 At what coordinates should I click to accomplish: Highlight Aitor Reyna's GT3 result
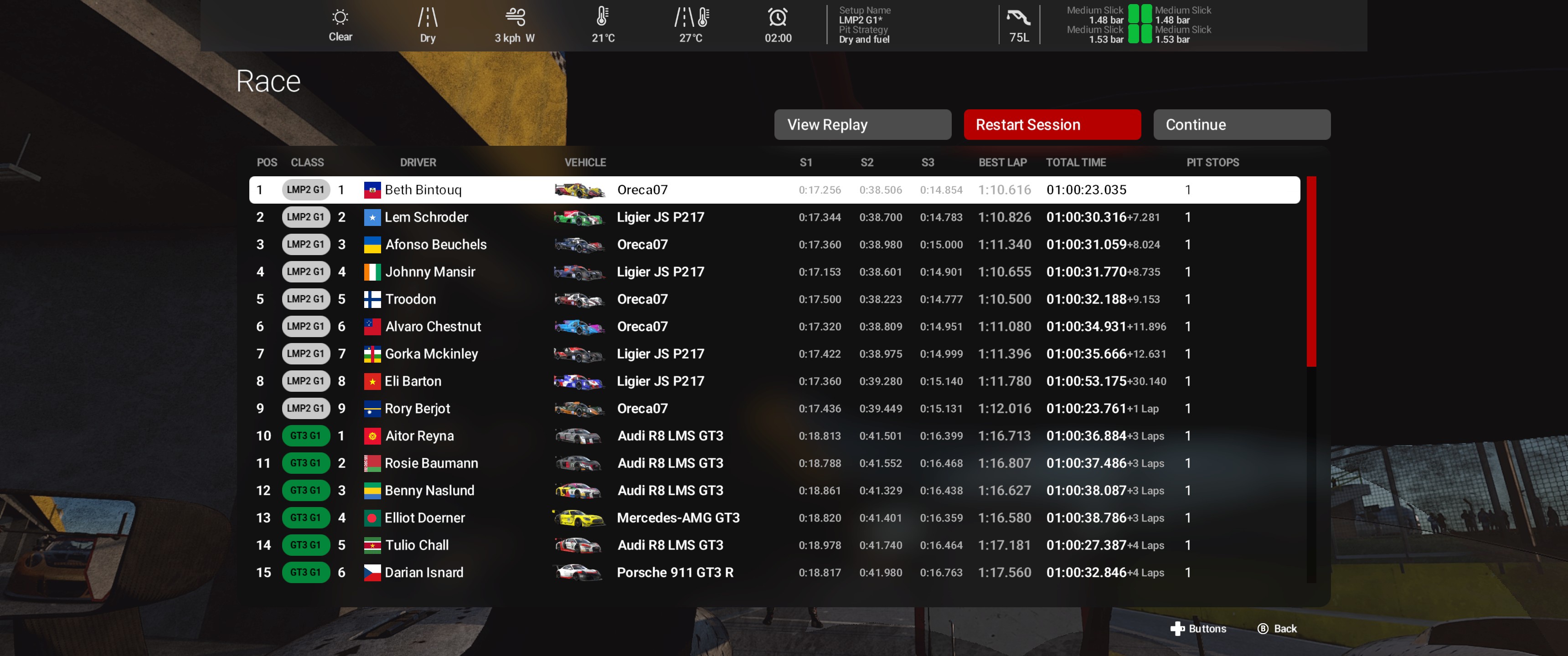pyautogui.click(x=774, y=436)
